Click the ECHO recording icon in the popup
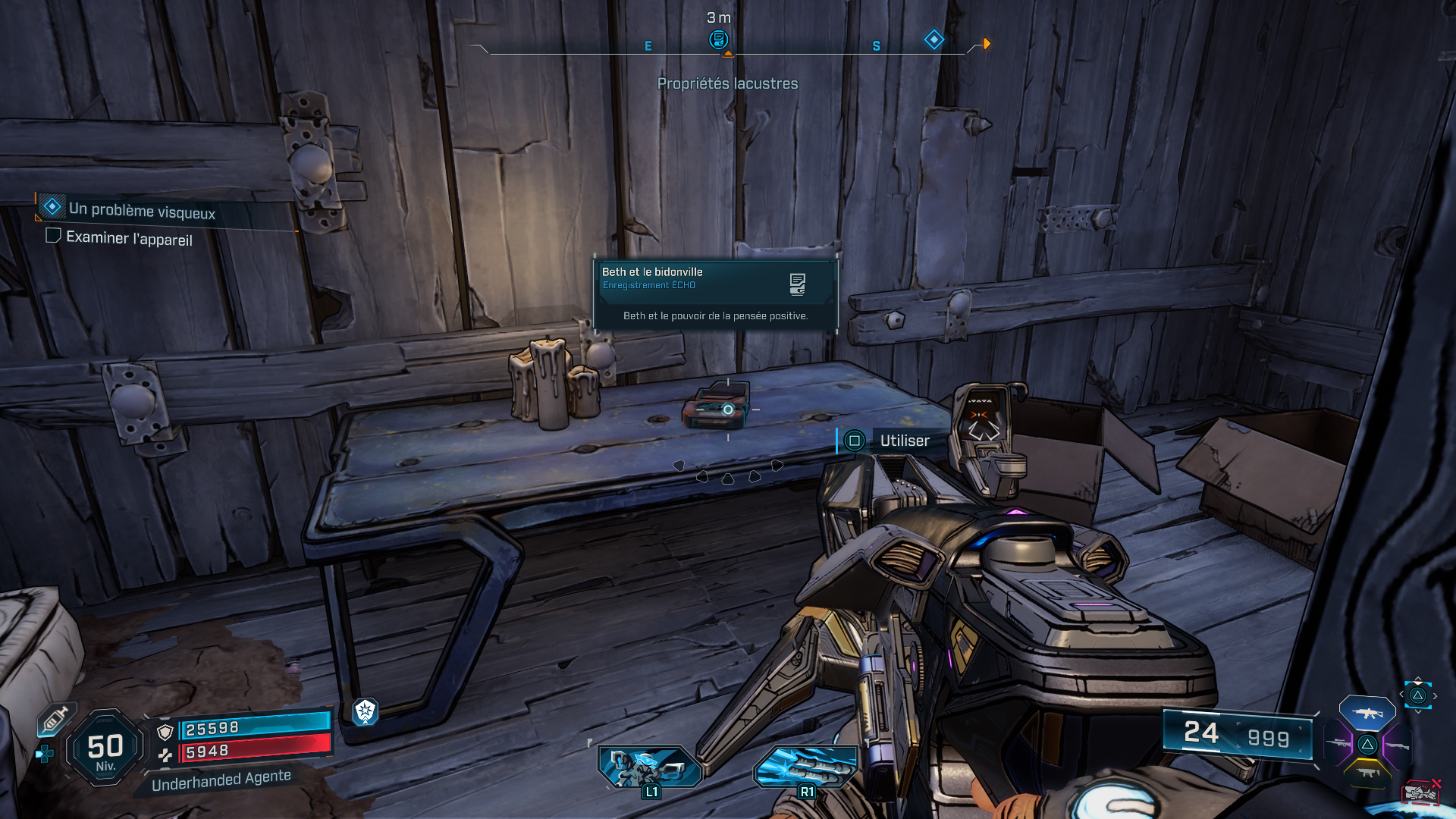 point(796,285)
